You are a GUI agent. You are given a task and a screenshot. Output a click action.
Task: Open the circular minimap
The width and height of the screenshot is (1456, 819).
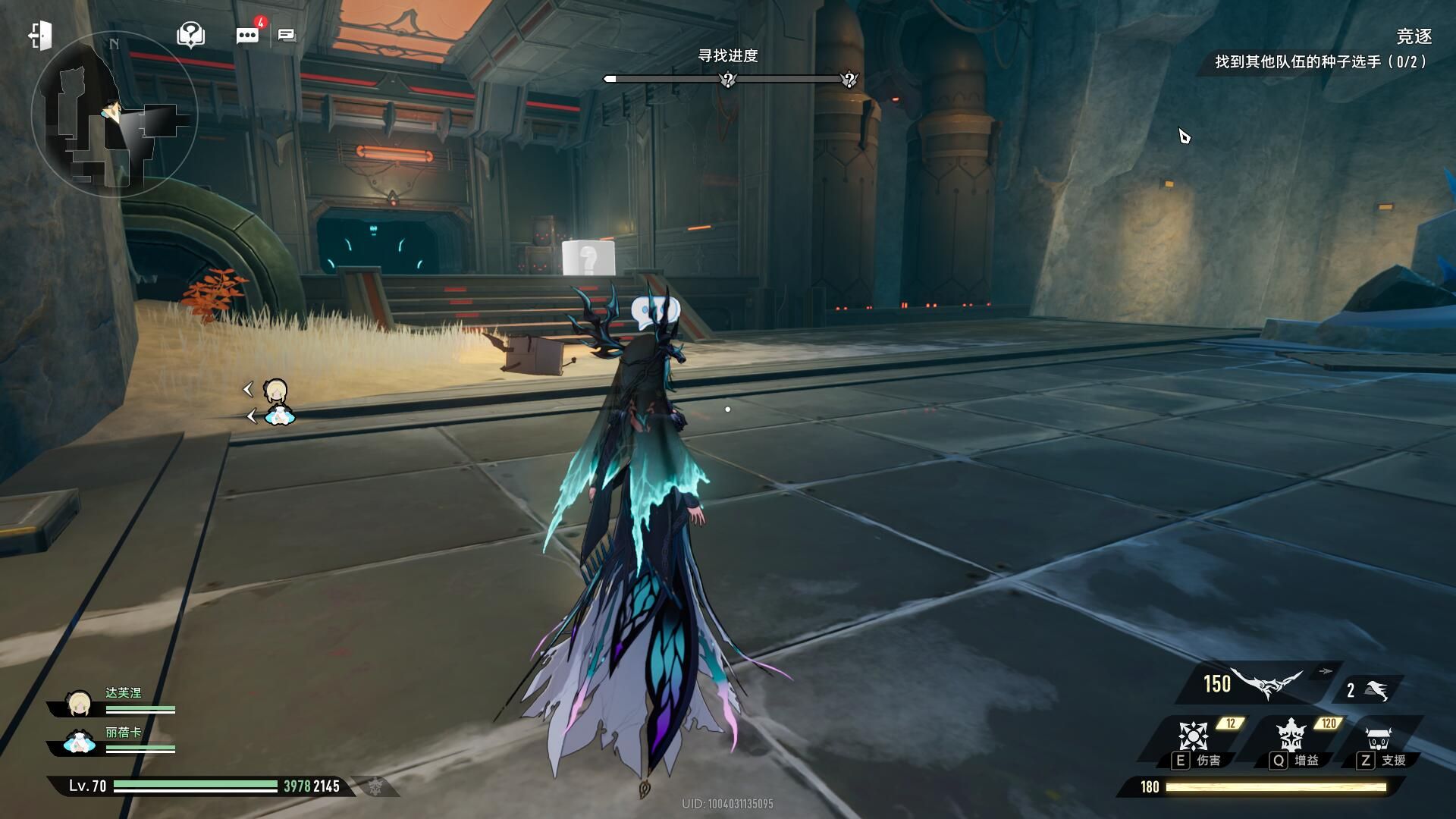tap(114, 114)
